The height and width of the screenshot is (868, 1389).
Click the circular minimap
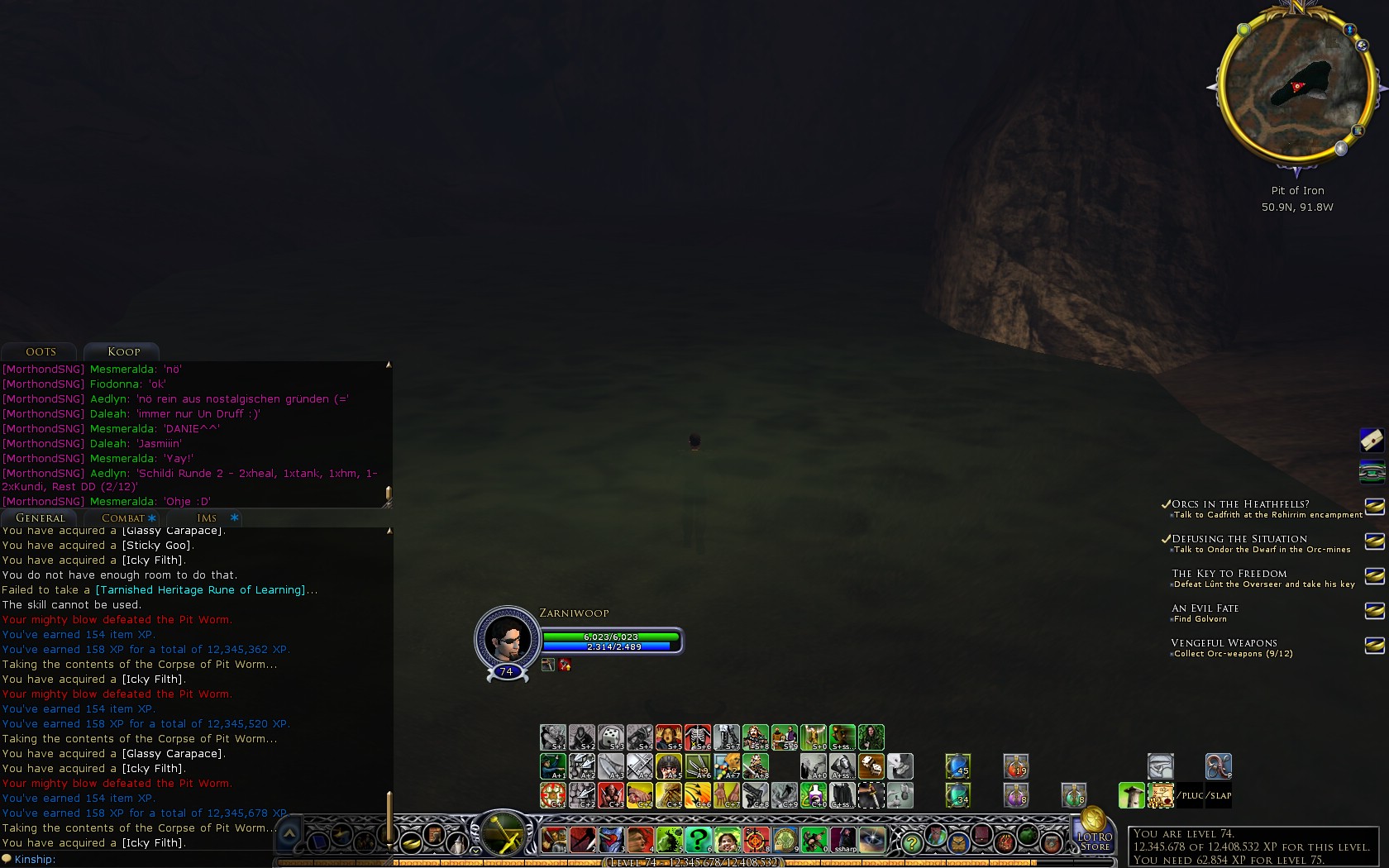click(x=1296, y=84)
